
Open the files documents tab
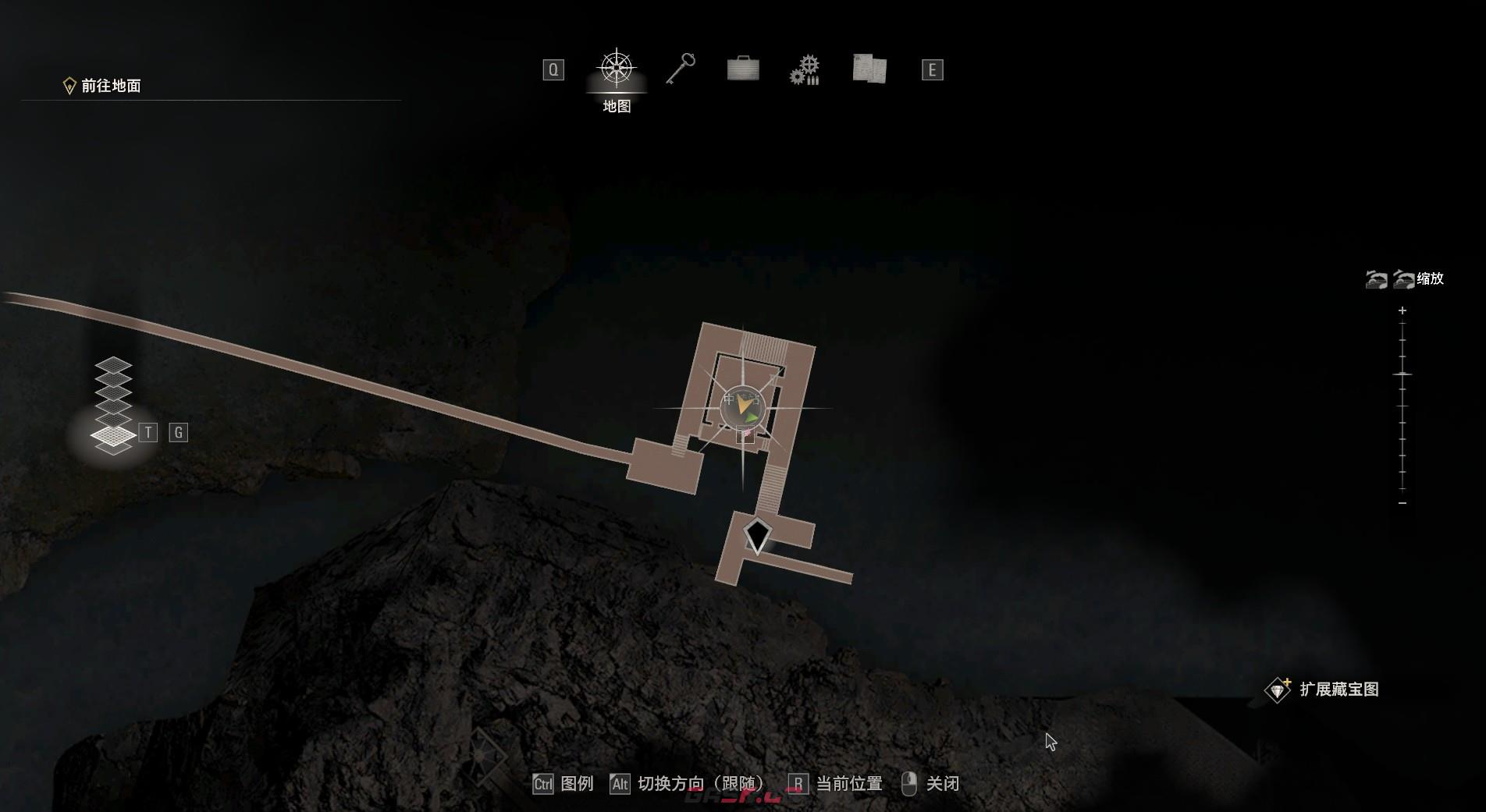pos(869,69)
